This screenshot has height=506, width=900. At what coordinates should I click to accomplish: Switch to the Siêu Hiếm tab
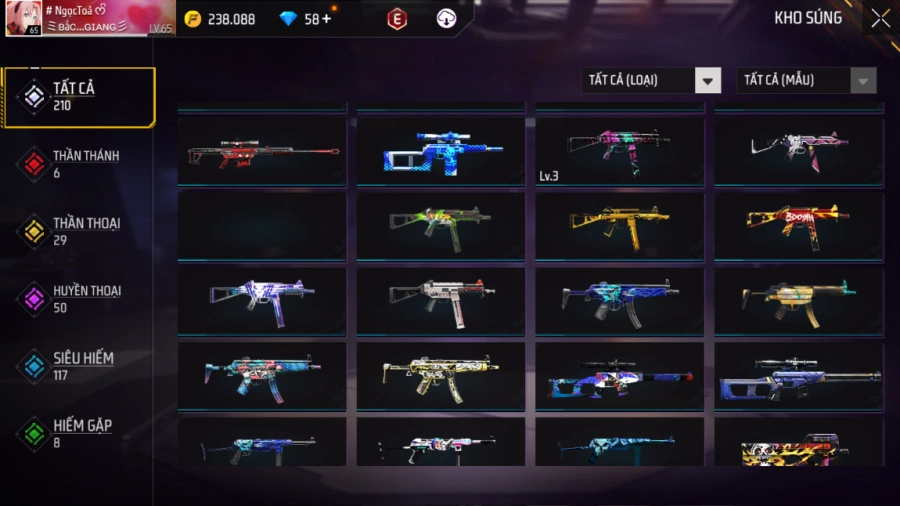pos(79,365)
